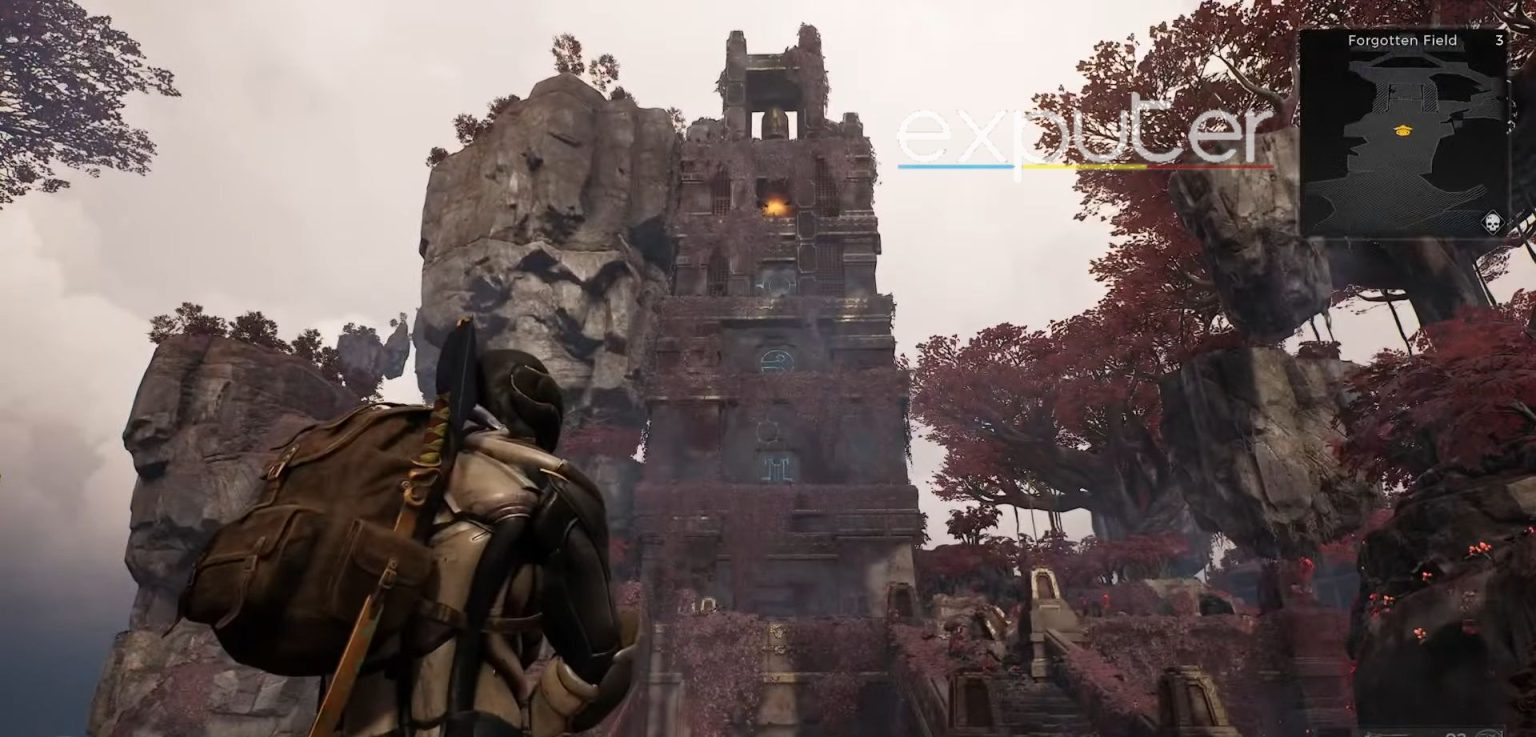This screenshot has height=737, width=1536.
Task: Select the yellow player marker on the minimap
Action: [1402, 129]
